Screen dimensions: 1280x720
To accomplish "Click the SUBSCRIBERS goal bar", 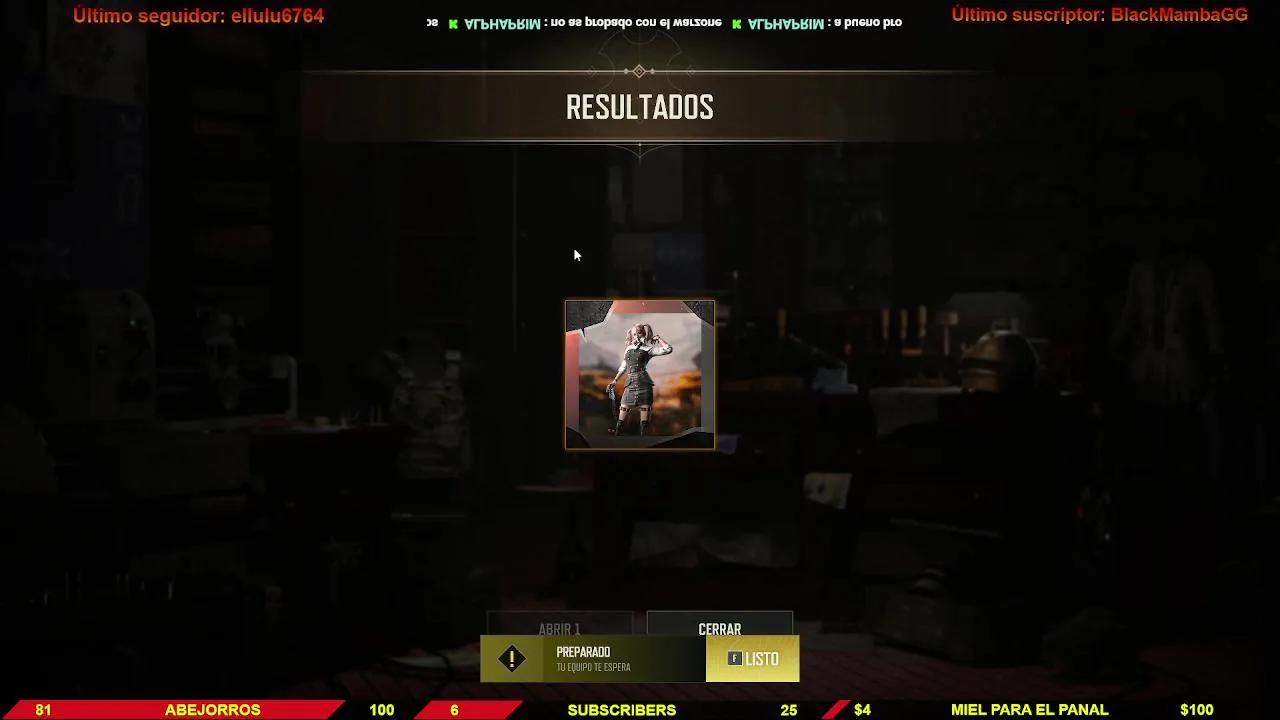I will [x=620, y=709].
